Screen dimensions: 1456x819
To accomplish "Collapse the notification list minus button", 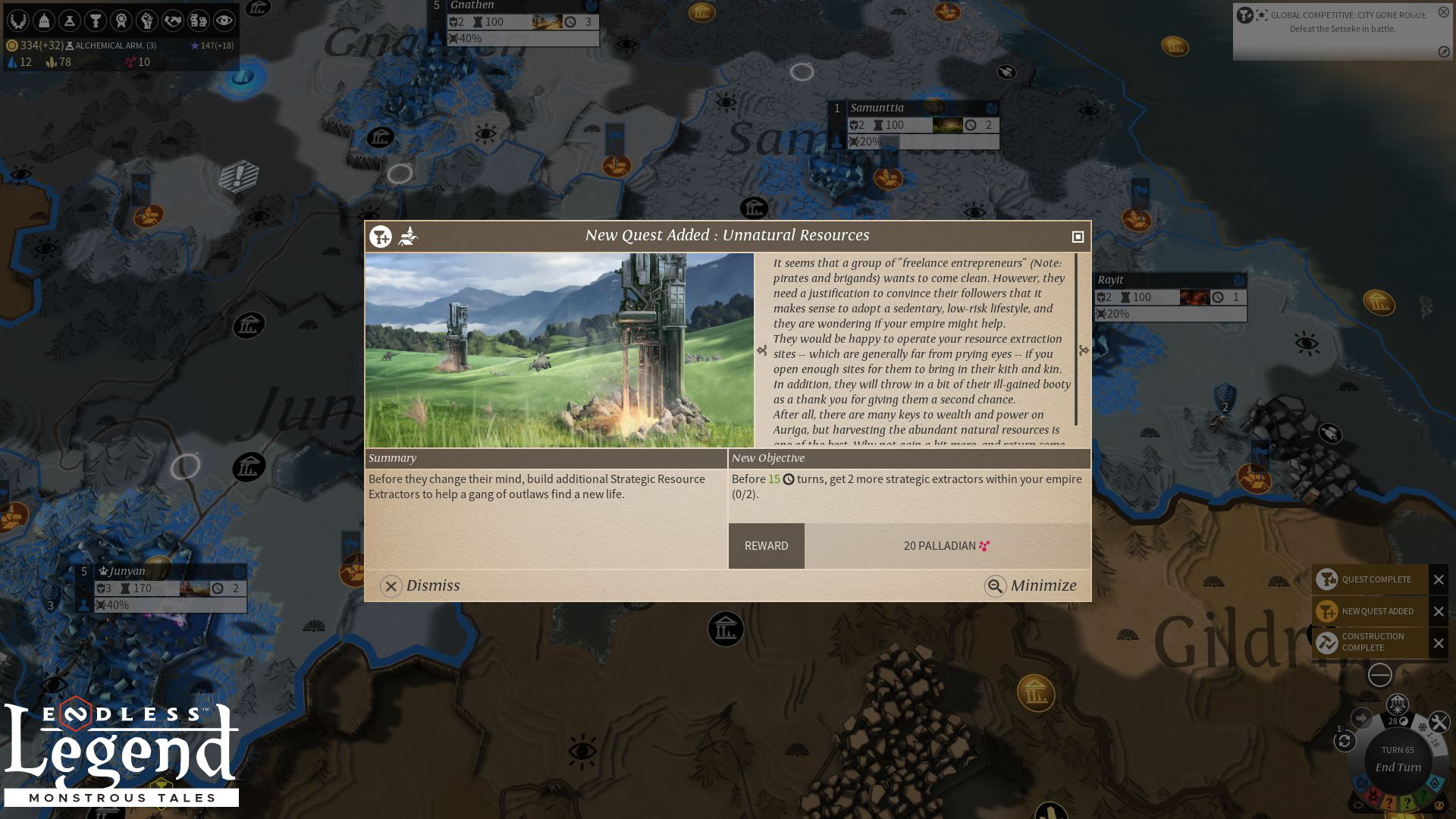I will click(1379, 675).
